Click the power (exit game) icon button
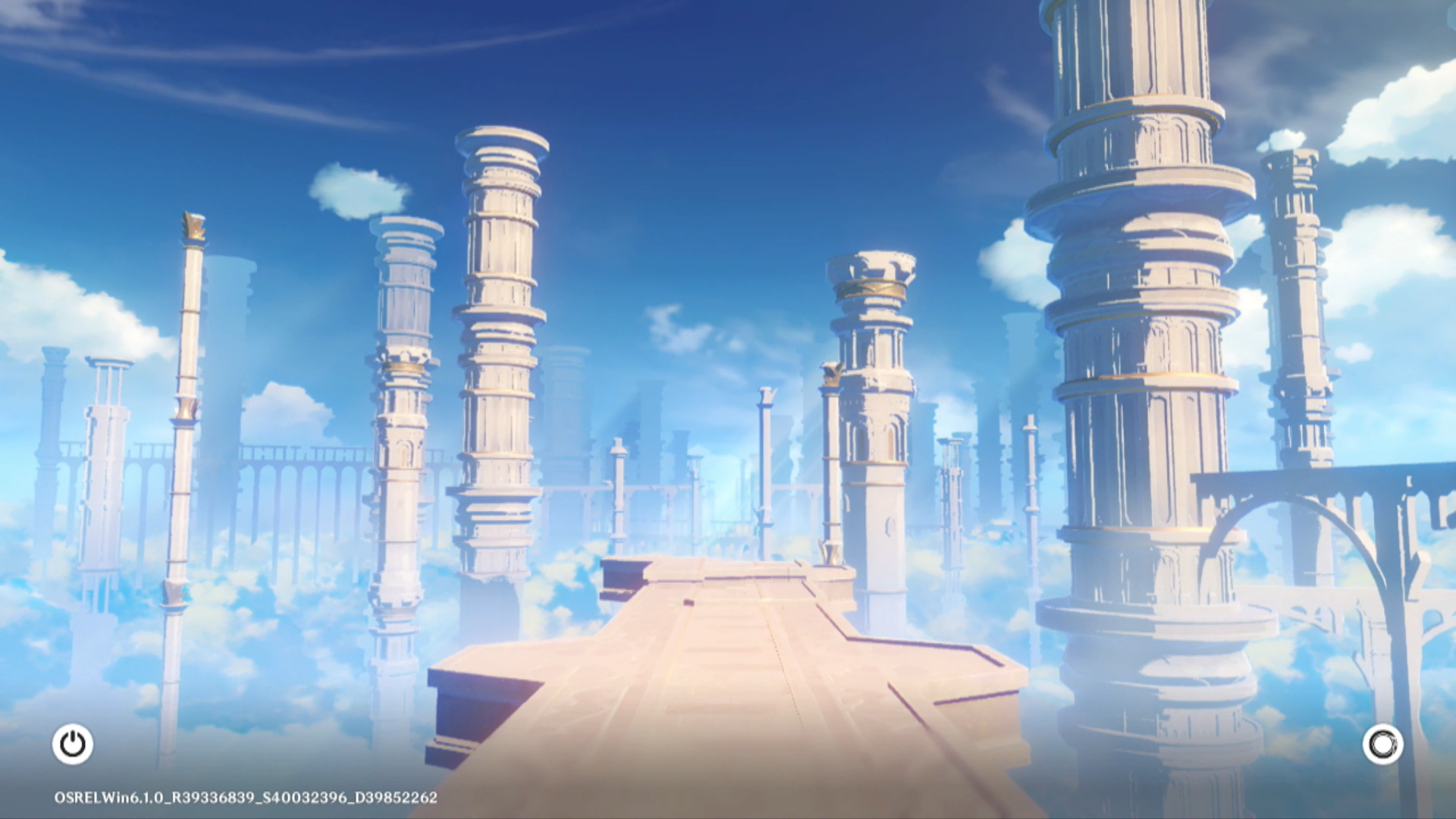Screen dimensions: 1456x819 pos(73,744)
